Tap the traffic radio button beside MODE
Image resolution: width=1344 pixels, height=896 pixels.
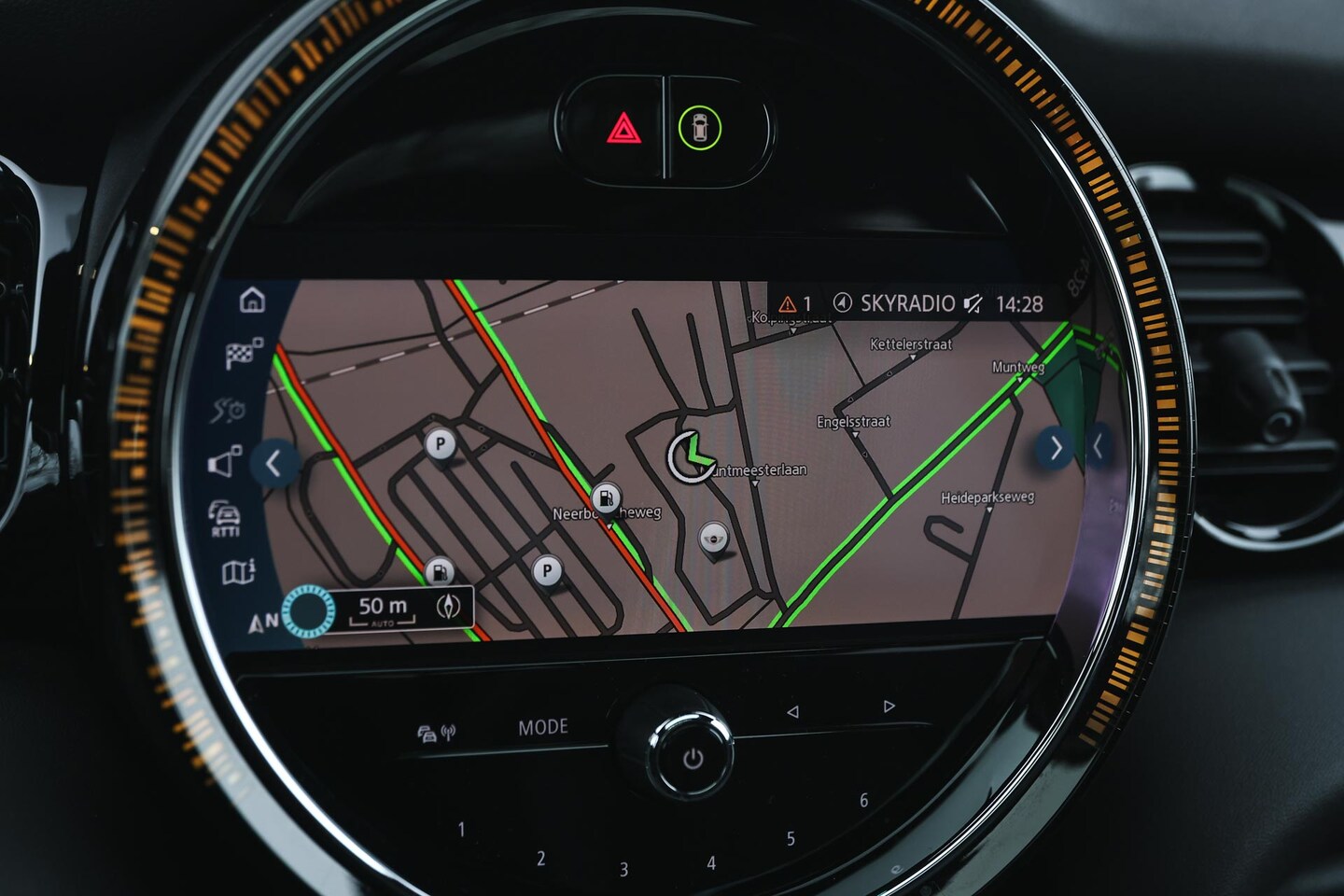click(x=436, y=734)
